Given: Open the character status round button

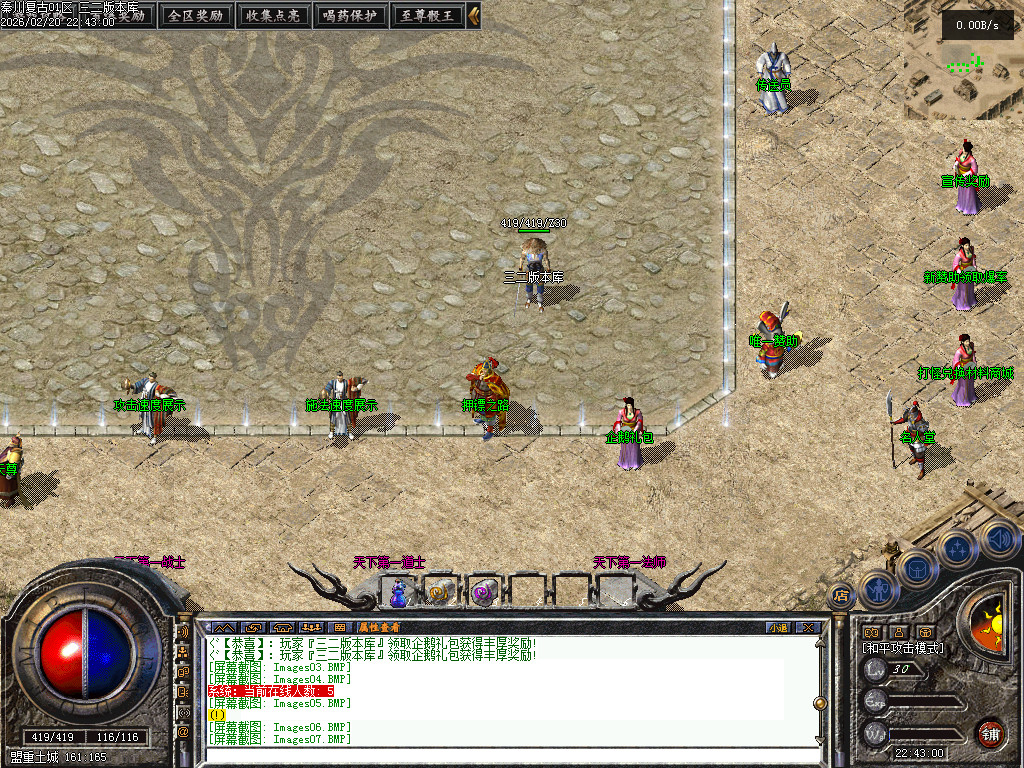Looking at the screenshot, I should [x=877, y=589].
